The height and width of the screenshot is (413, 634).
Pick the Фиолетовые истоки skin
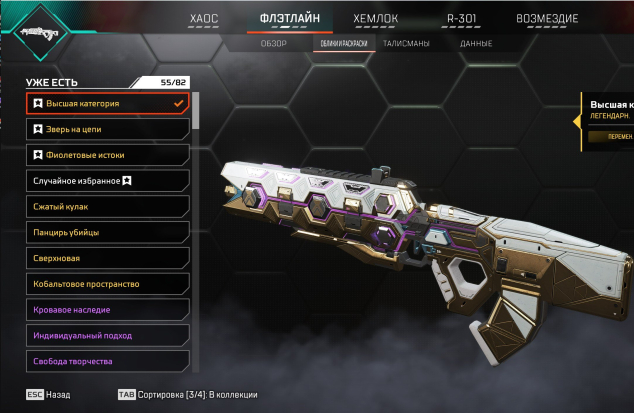[x=107, y=155]
